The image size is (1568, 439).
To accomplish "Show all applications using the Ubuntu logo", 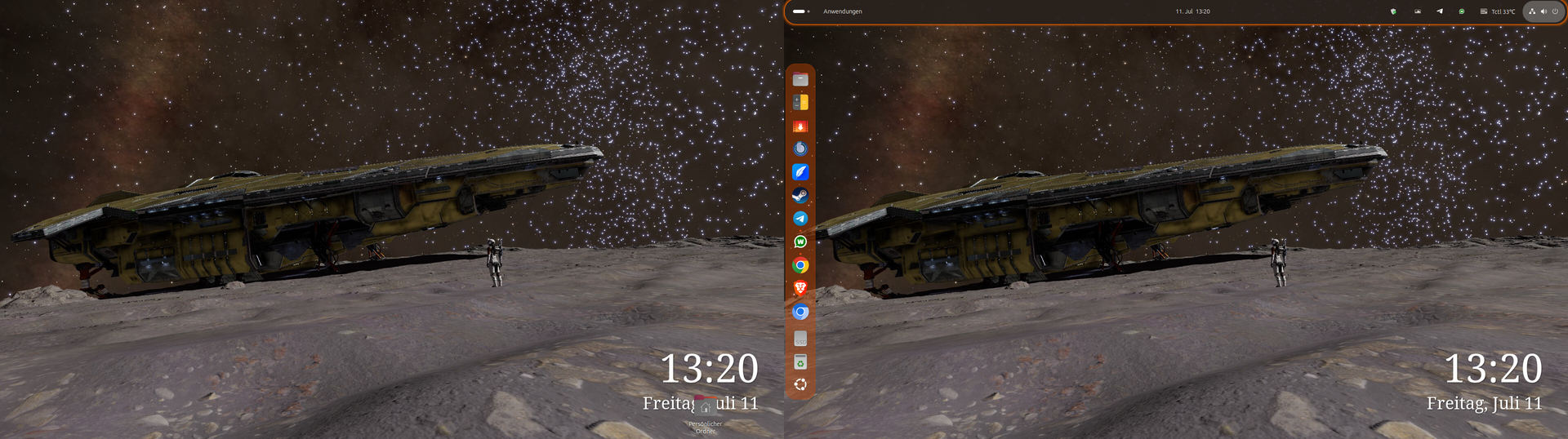I will (800, 385).
